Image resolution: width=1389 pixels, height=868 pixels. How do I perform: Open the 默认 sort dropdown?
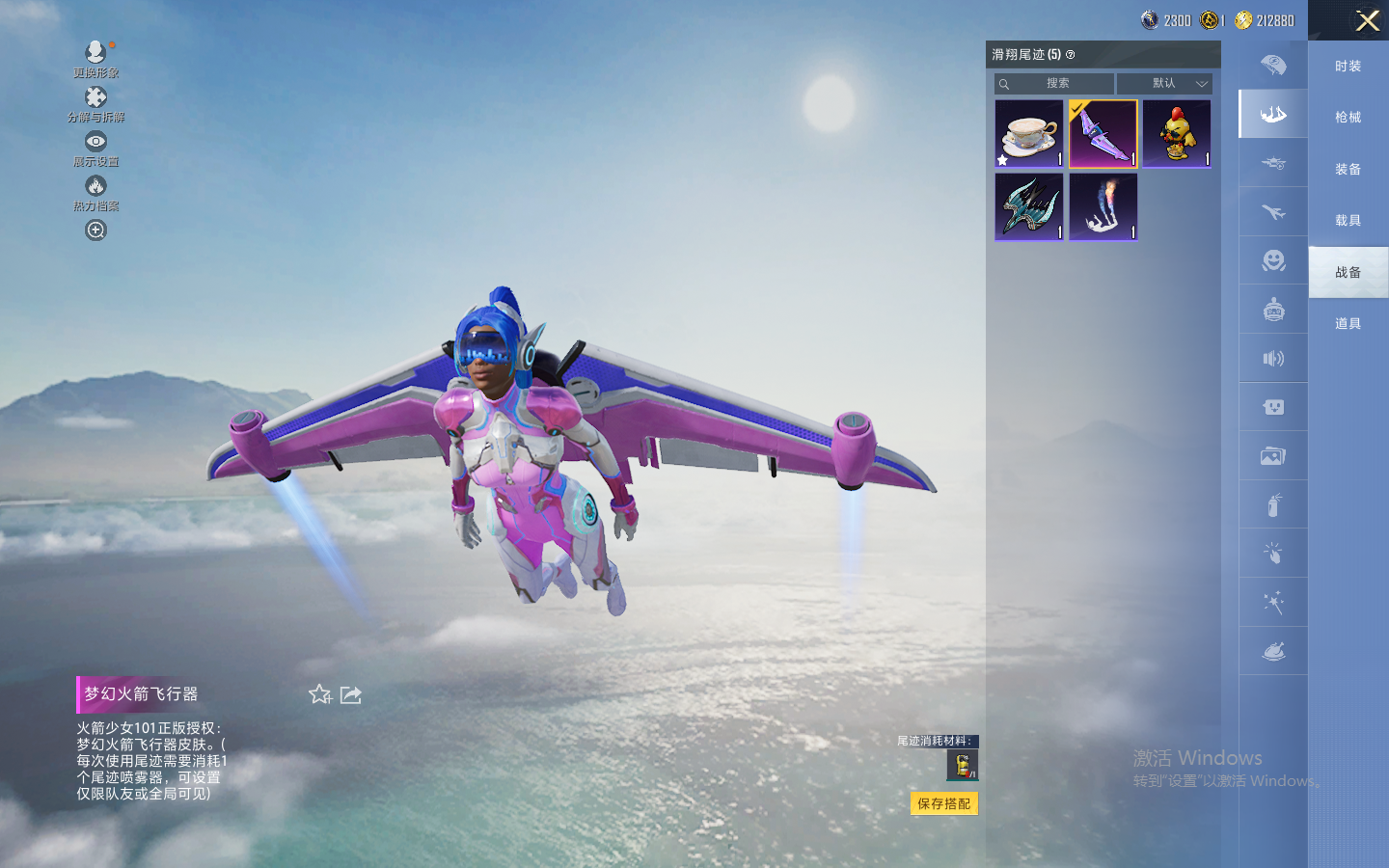pos(1177,84)
